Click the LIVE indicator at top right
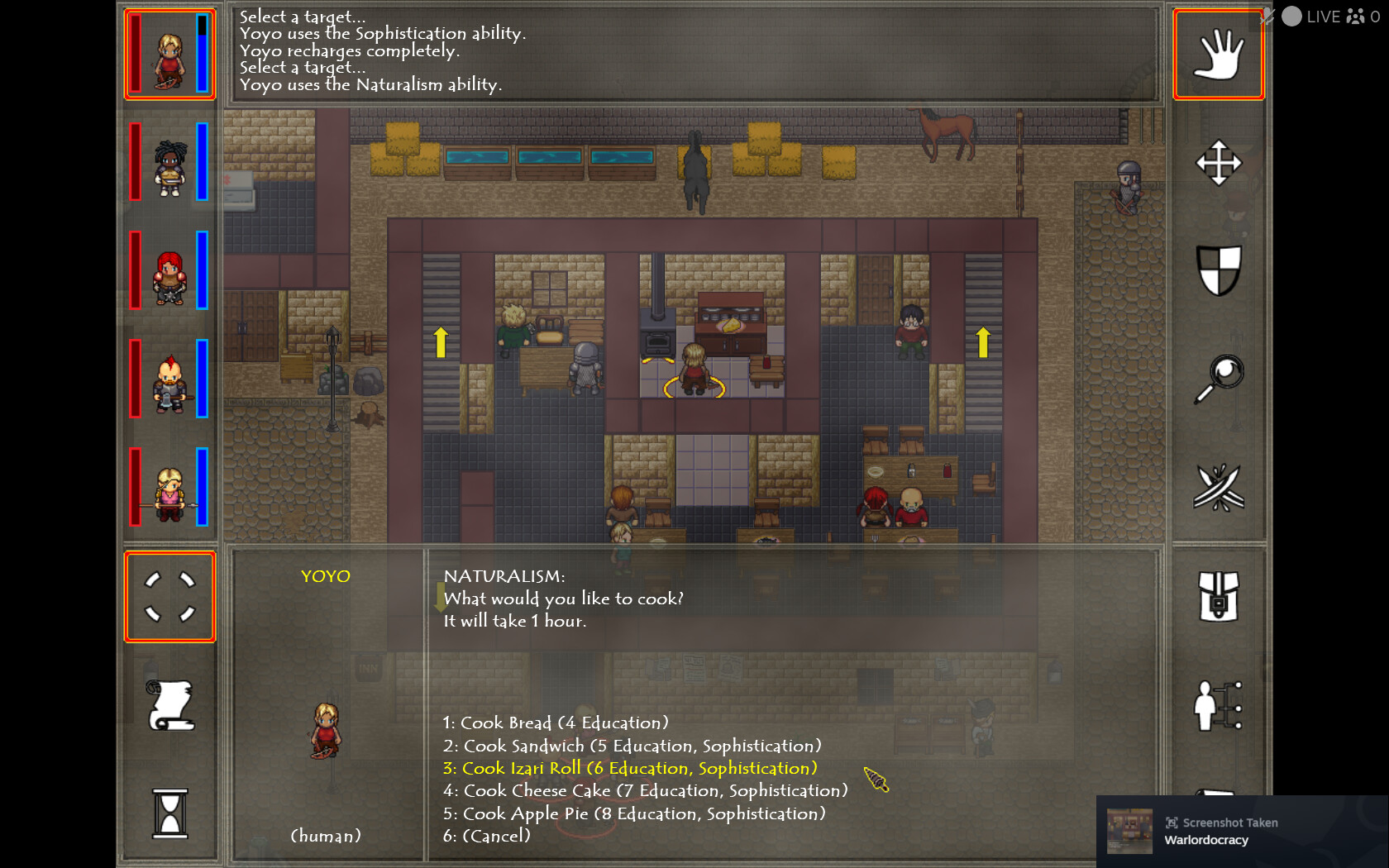1389x868 pixels. (x=1324, y=16)
